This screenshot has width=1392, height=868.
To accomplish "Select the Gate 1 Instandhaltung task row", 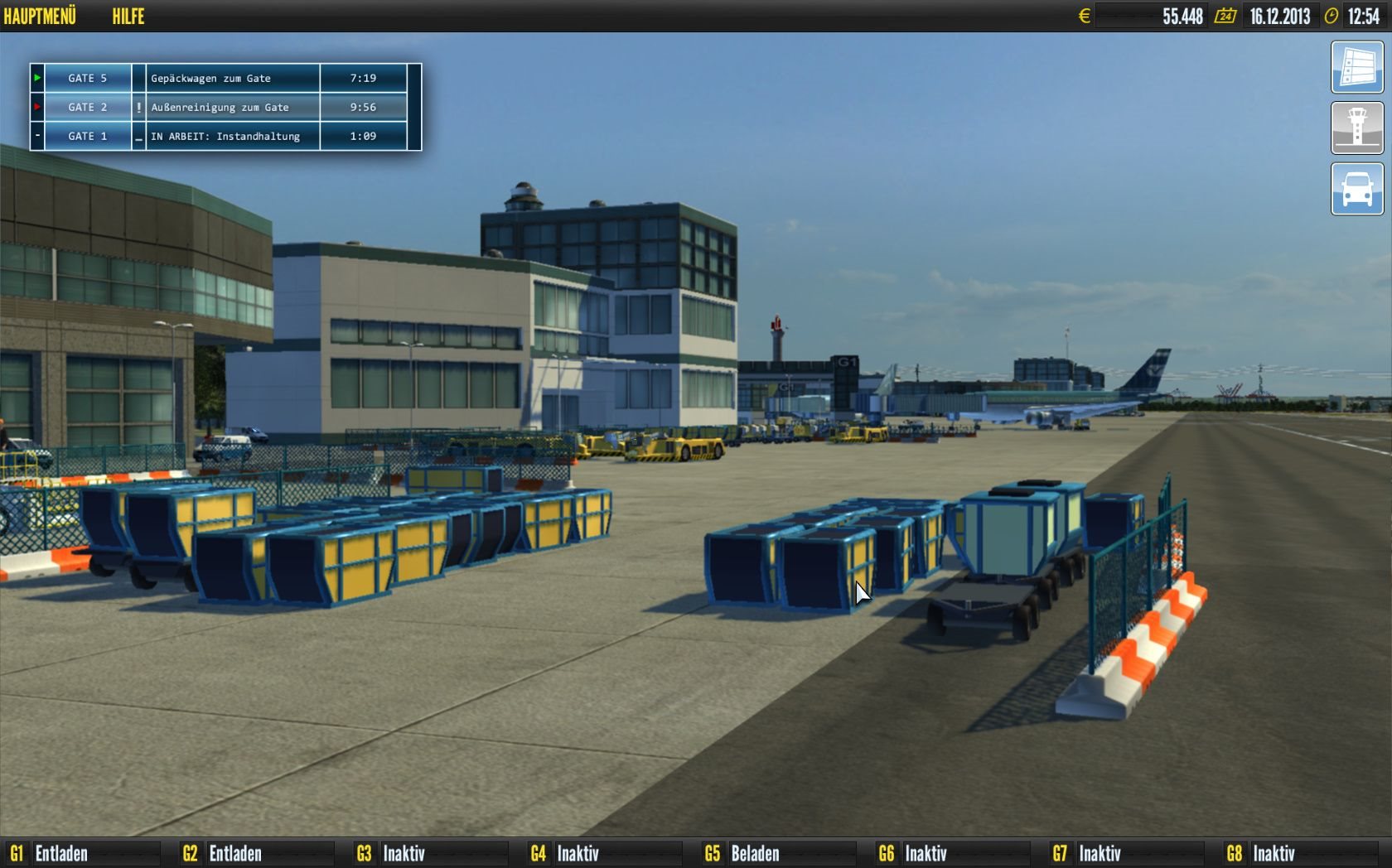I will point(224,136).
